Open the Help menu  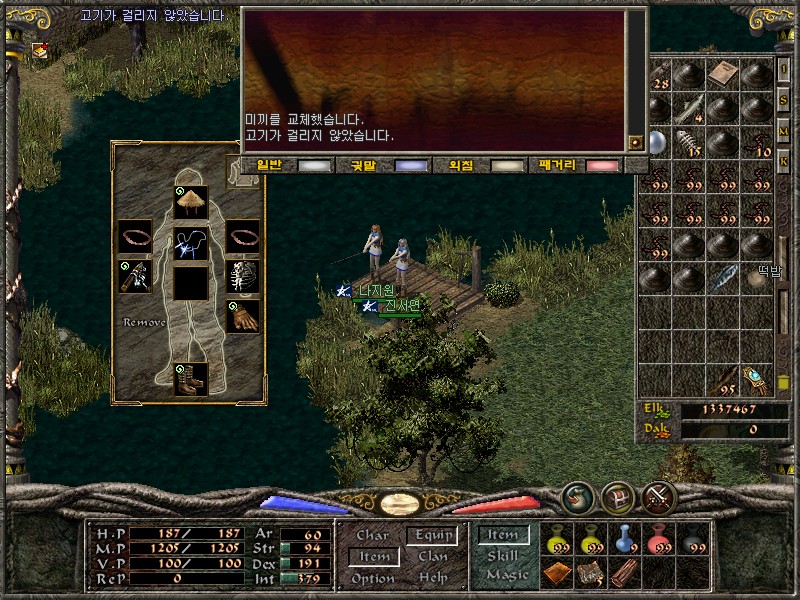[x=433, y=578]
